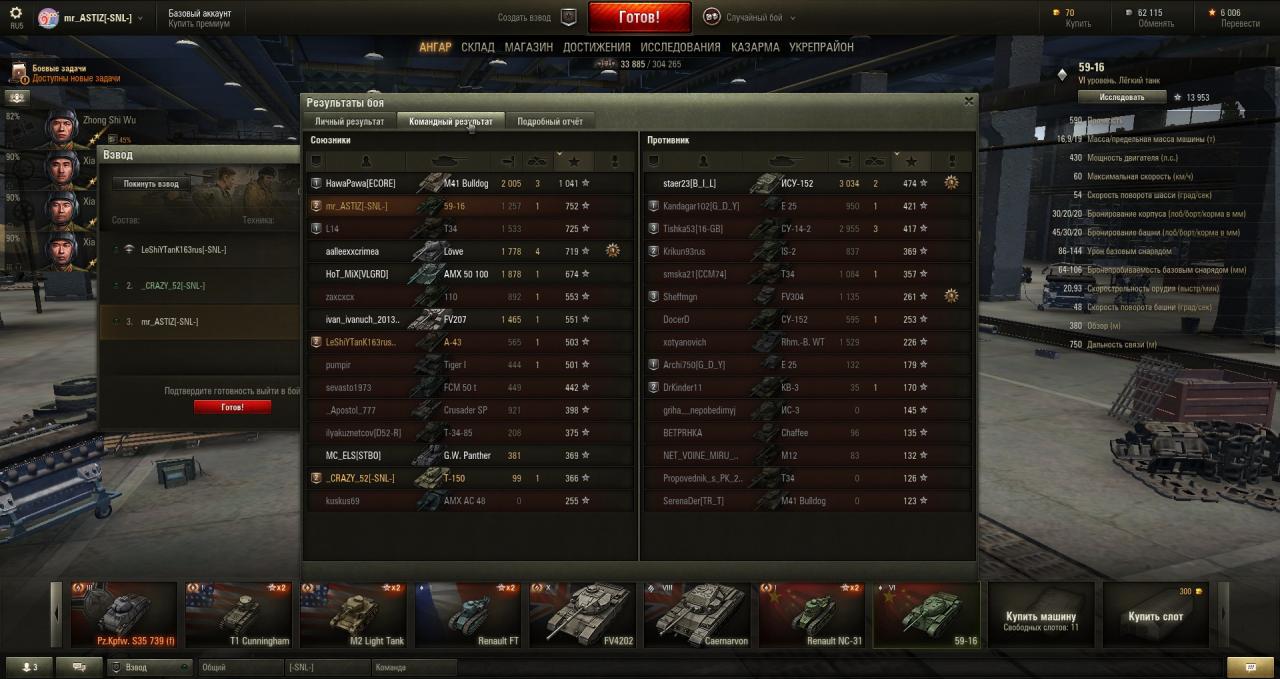Open the Случайный бой battle type dropdown
1280x679 pixels.
pos(755,17)
